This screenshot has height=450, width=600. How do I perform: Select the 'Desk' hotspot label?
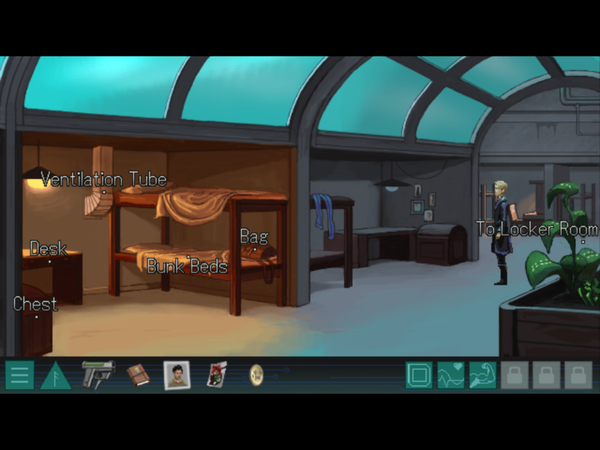(x=48, y=248)
